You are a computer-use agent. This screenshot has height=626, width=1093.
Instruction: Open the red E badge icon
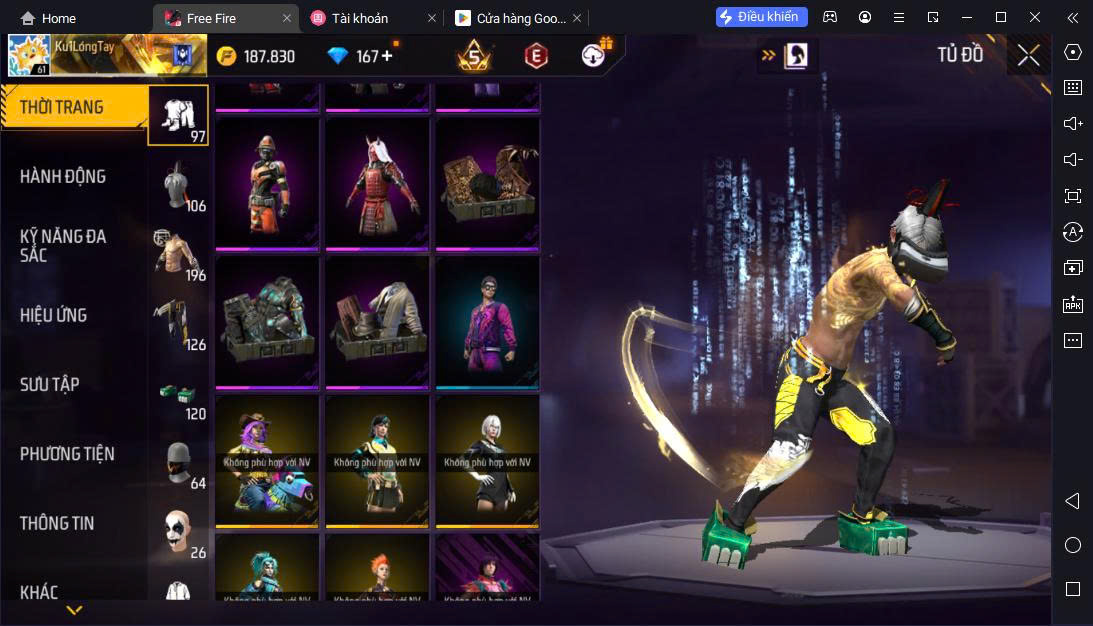click(536, 56)
